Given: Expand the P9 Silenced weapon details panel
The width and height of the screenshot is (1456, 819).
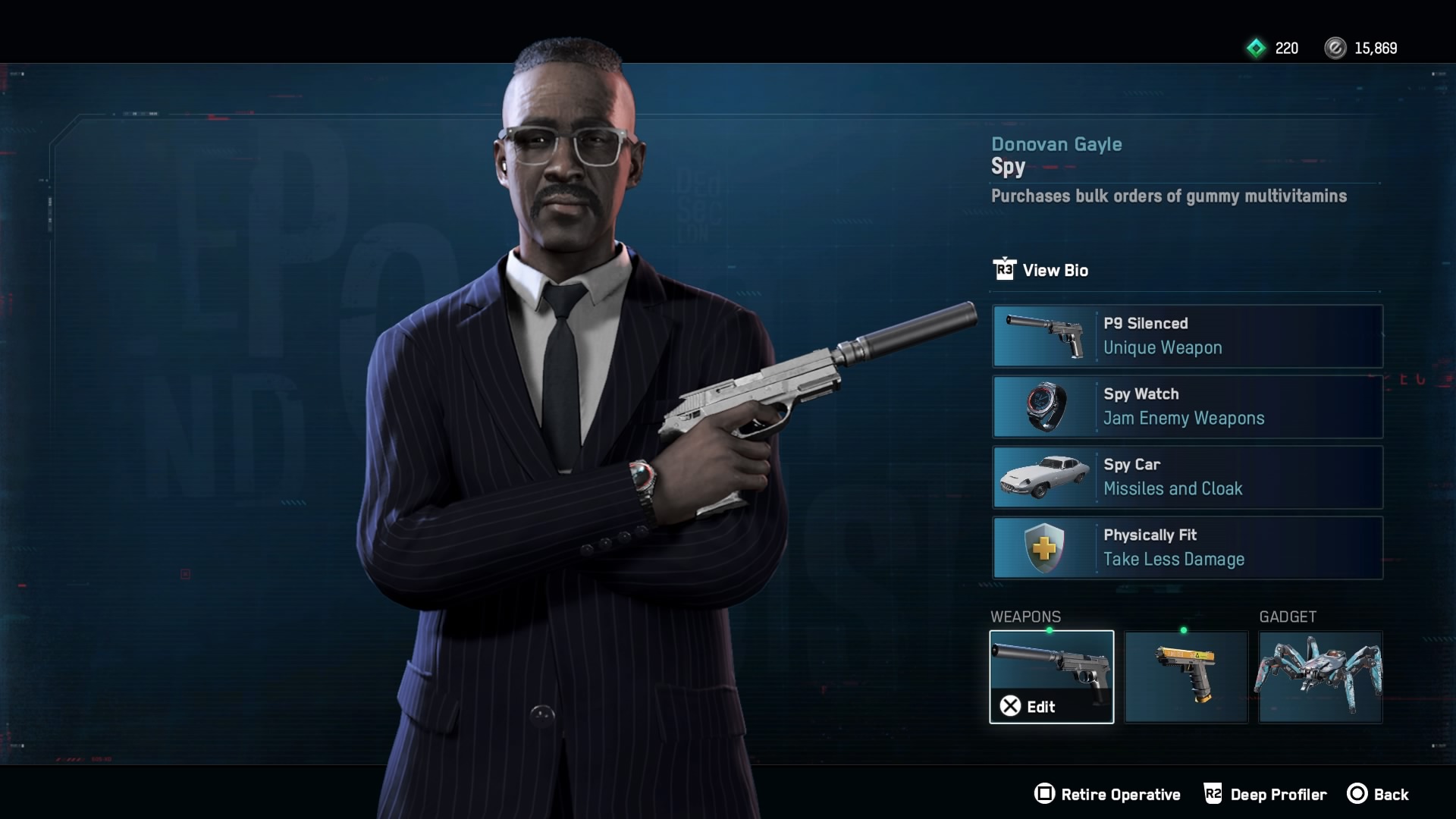Looking at the screenshot, I should point(1188,337).
